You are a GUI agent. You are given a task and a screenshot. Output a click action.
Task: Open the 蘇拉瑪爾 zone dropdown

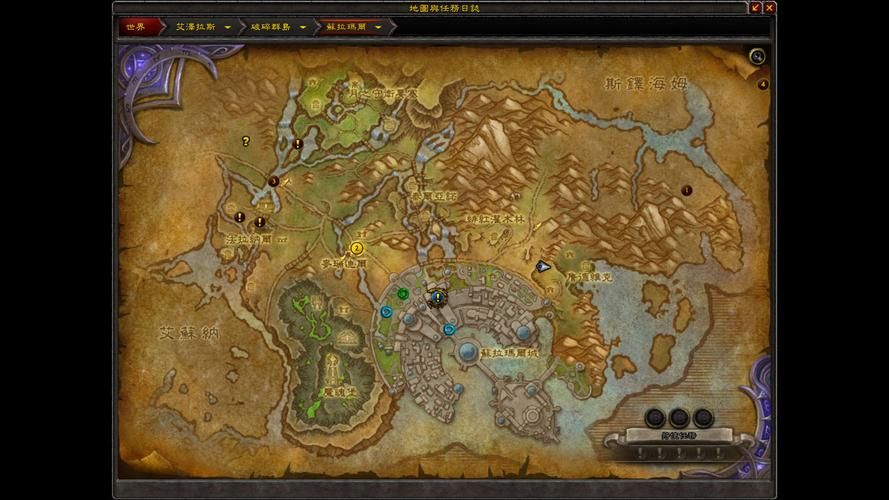click(378, 27)
